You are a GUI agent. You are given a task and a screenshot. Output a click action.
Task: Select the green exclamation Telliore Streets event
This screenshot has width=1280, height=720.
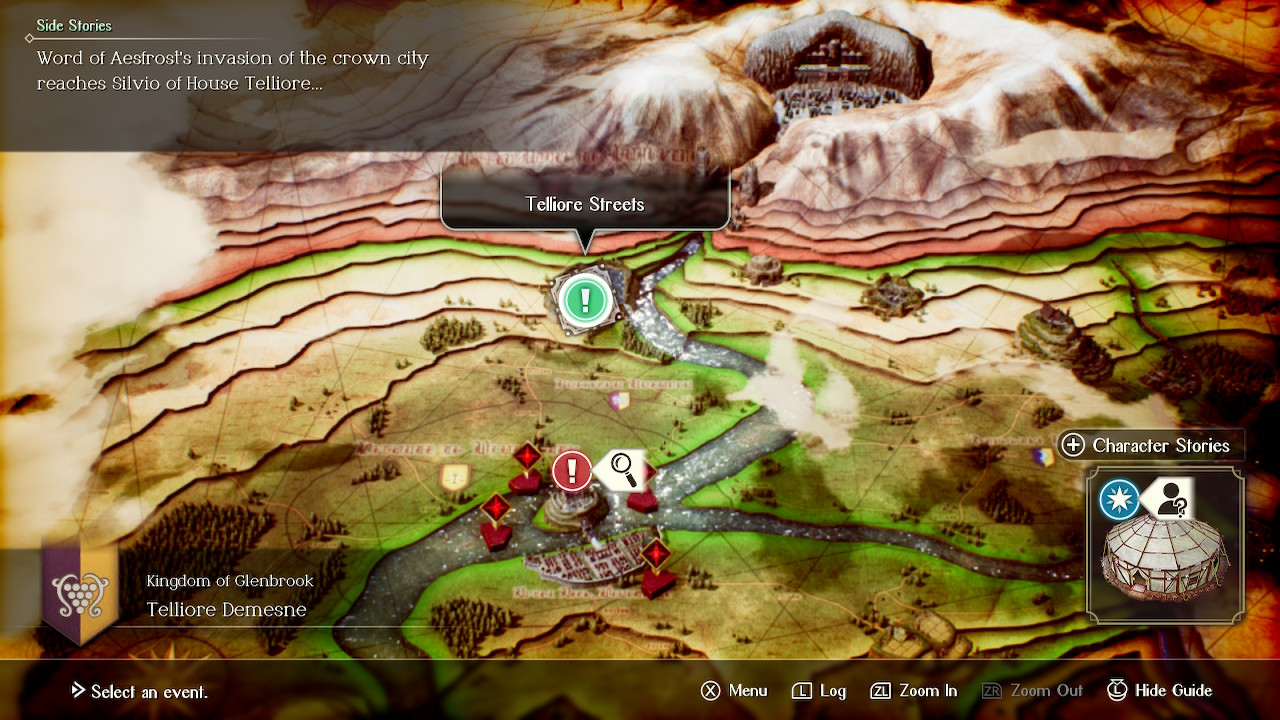pos(585,298)
